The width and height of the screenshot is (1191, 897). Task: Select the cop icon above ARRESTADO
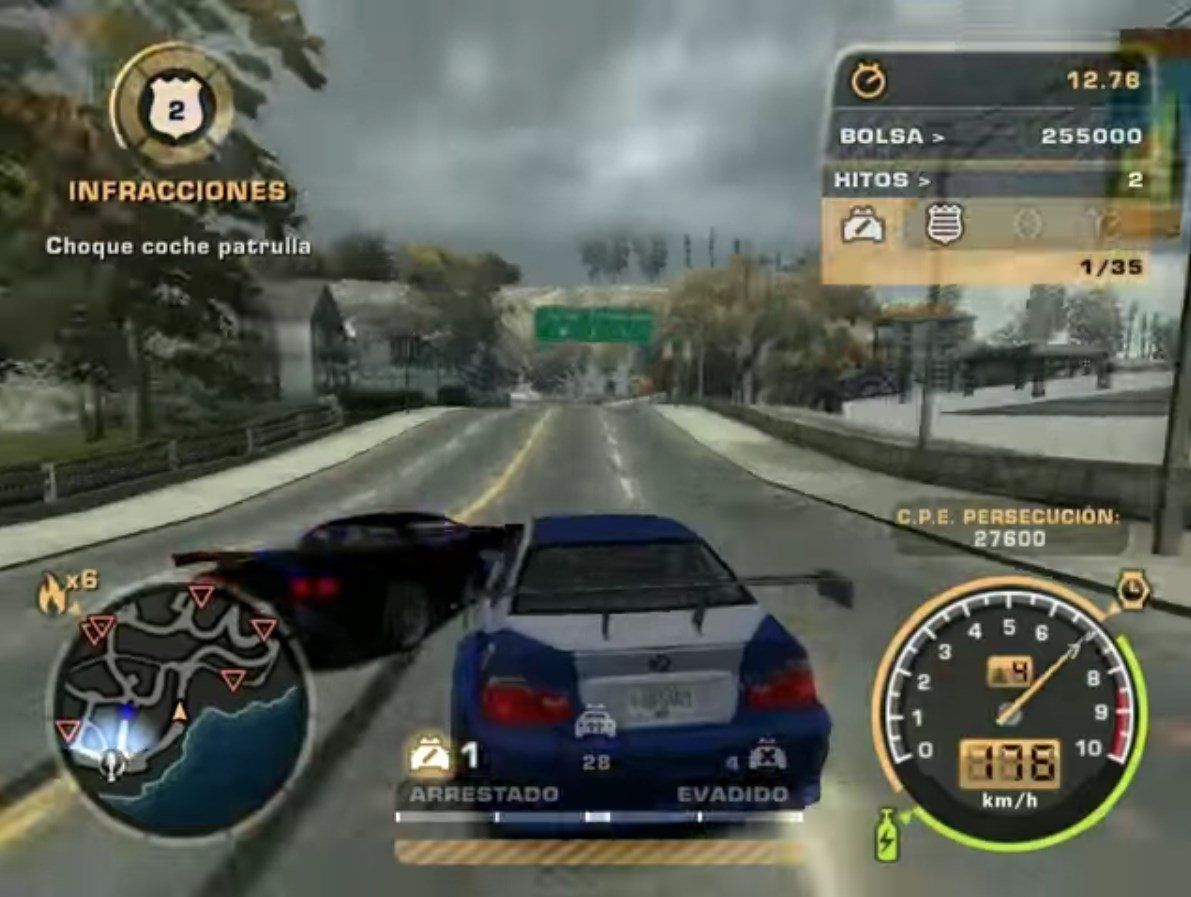(431, 756)
